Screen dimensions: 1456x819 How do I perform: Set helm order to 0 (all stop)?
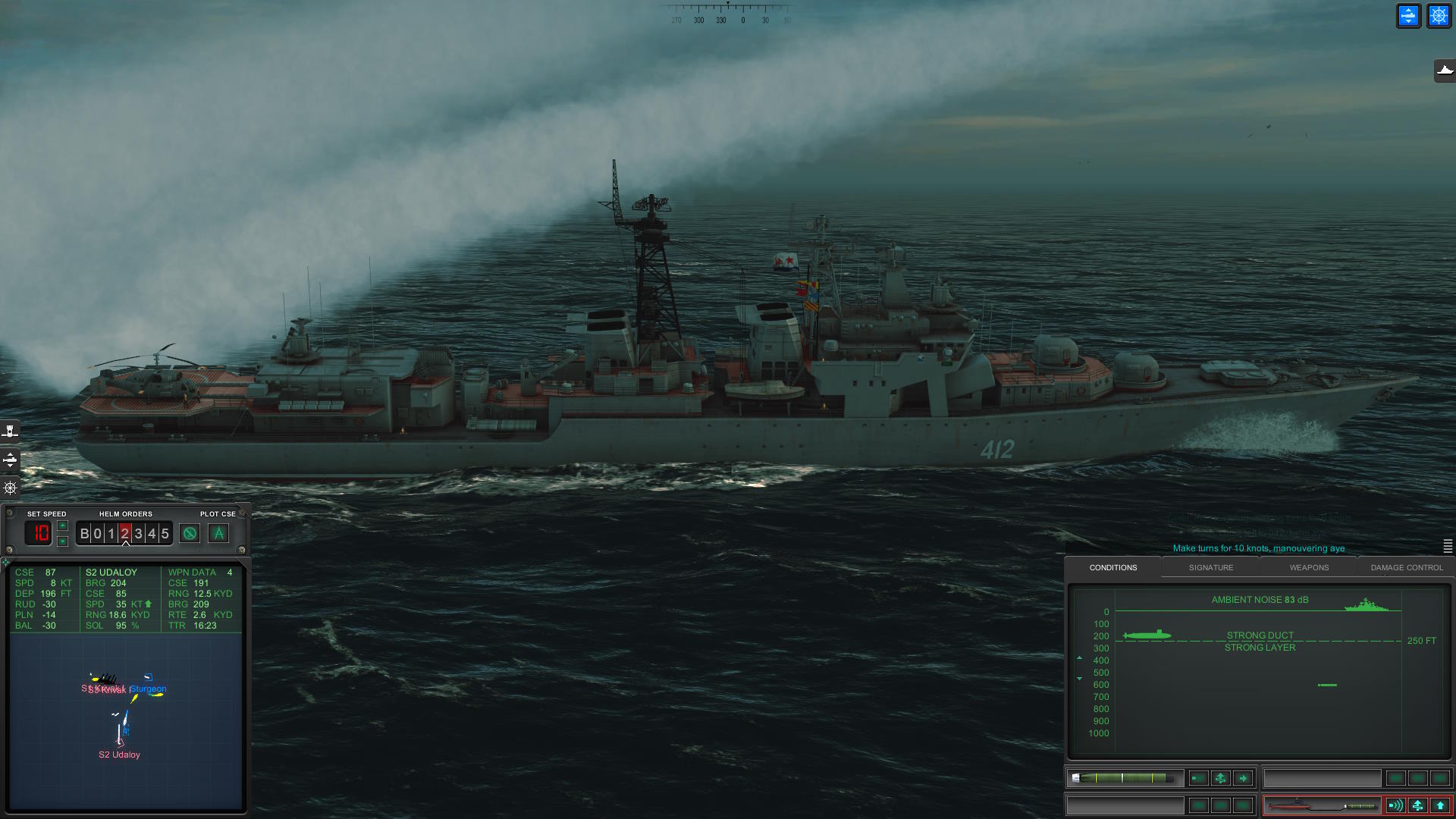coord(97,534)
